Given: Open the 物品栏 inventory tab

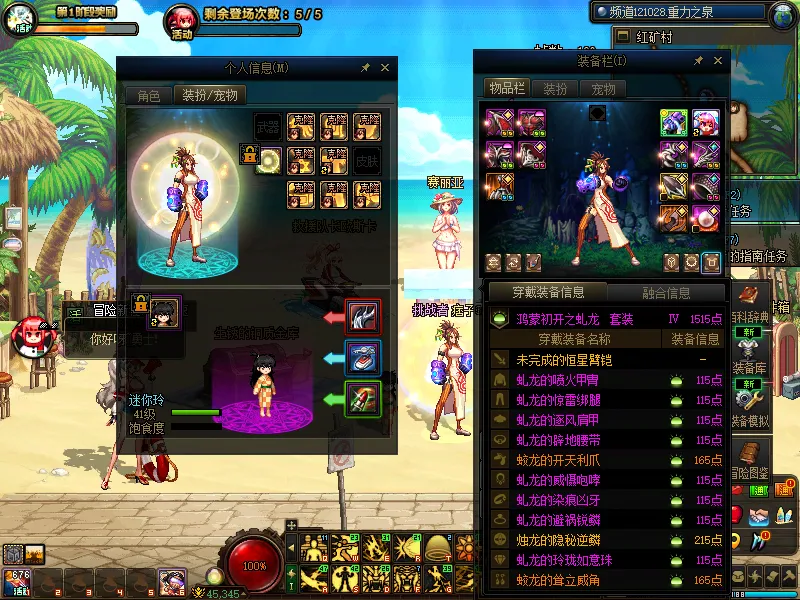Looking at the screenshot, I should click(x=506, y=88).
